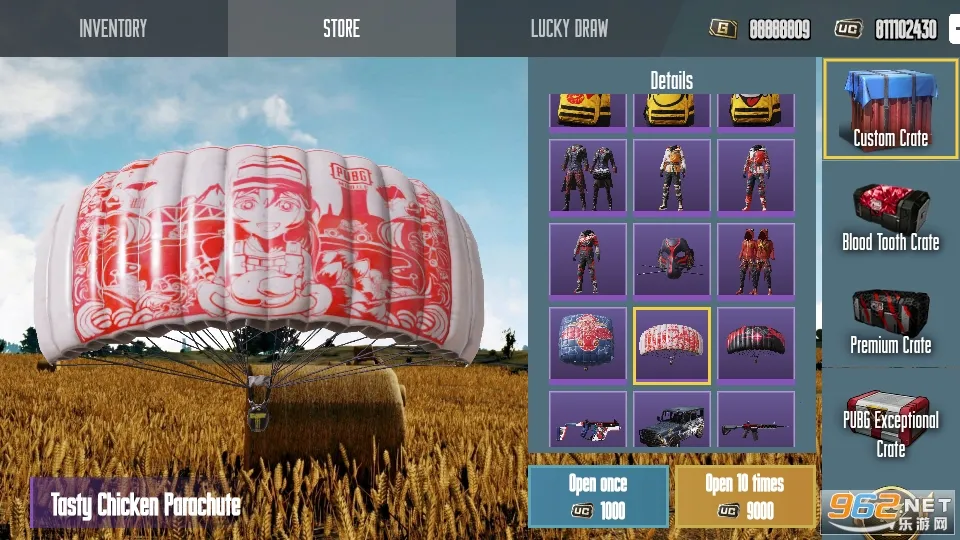Preview the red and black mask item
960x540 pixels.
(x=672, y=260)
